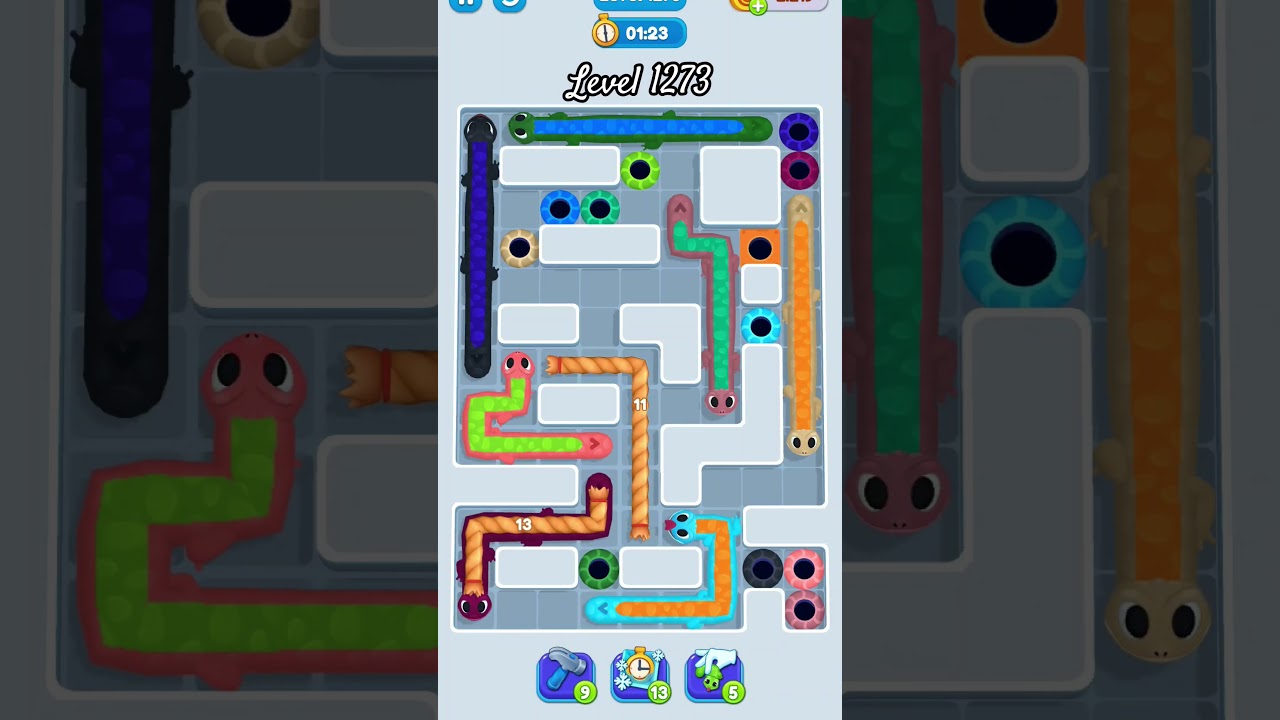1280x720 pixels.
Task: Select the dark red snake labeled 13
Action: (x=525, y=523)
